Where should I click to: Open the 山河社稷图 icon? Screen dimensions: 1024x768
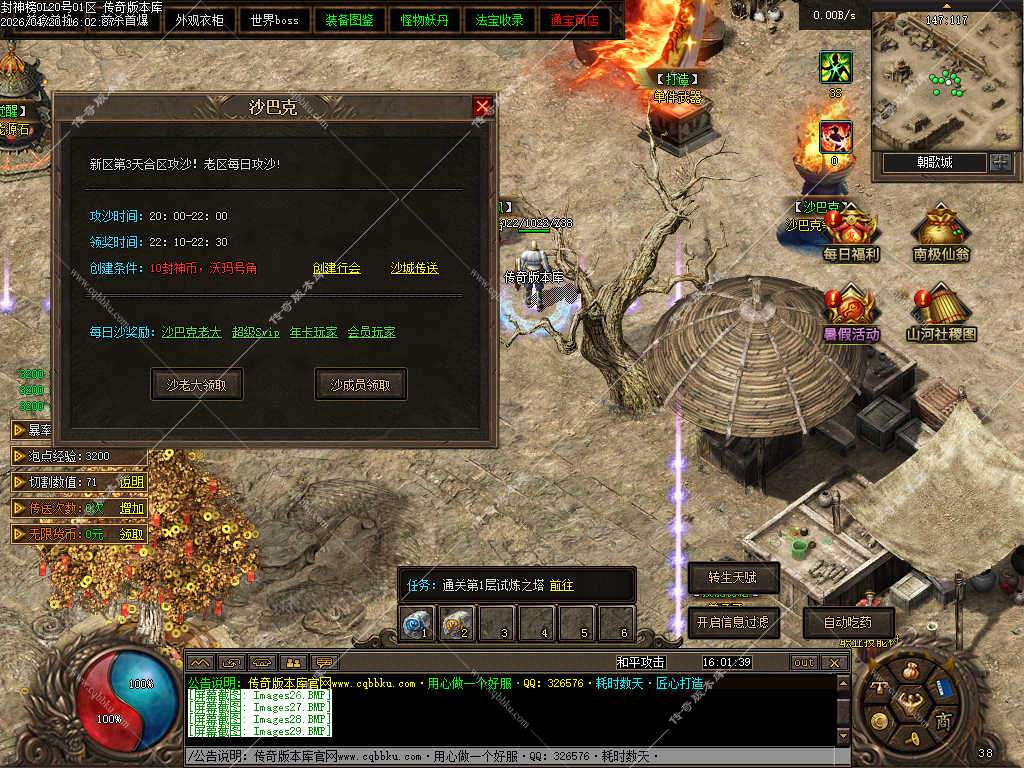(941, 314)
